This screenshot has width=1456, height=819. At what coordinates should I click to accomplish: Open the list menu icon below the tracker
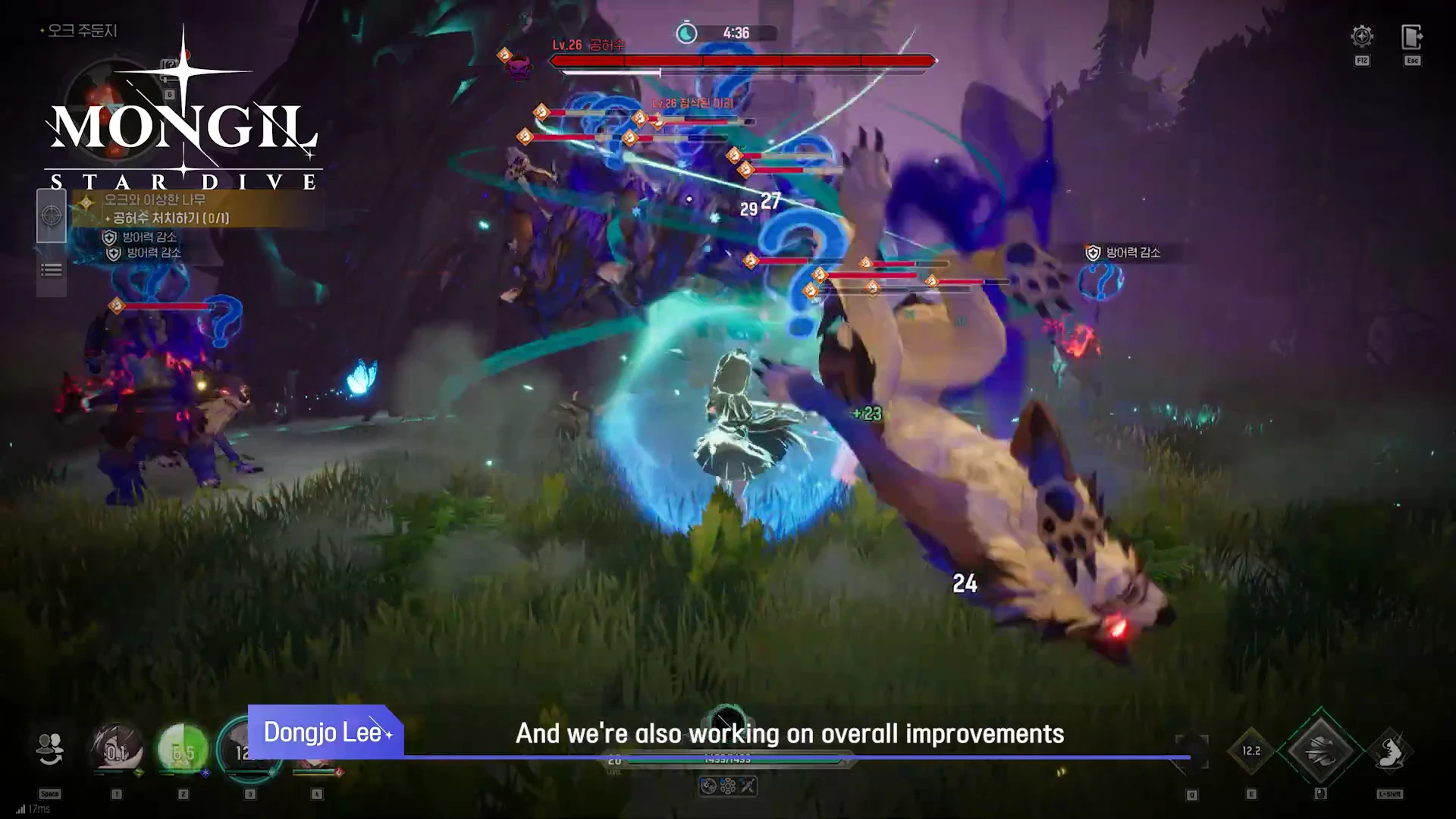pyautogui.click(x=52, y=270)
